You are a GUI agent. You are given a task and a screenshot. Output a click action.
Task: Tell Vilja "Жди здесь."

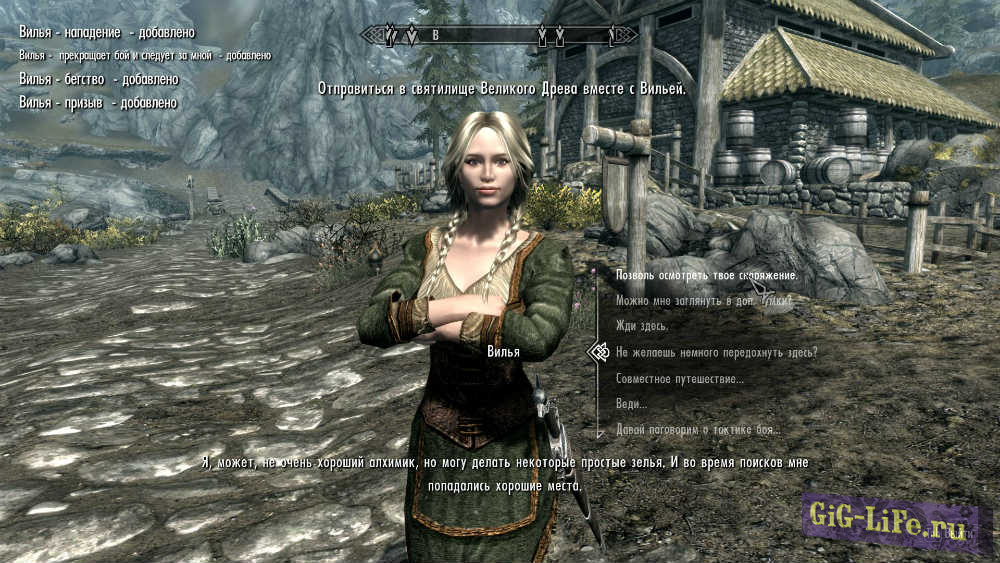641,326
